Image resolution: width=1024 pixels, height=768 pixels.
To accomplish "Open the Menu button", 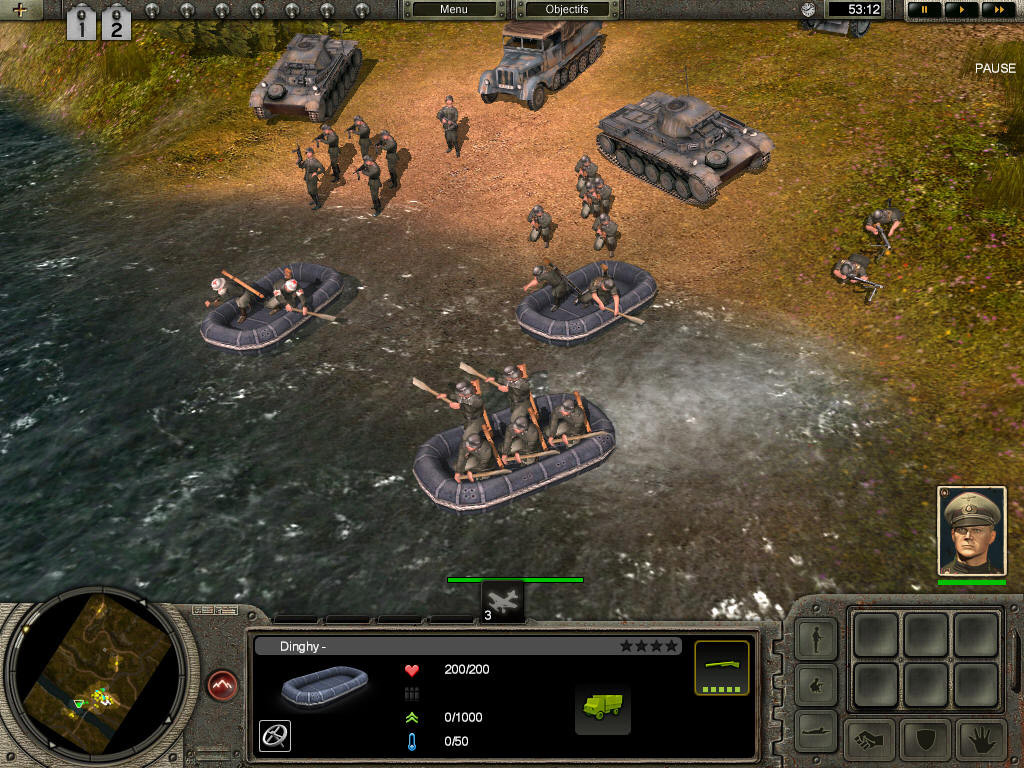I will tap(453, 10).
